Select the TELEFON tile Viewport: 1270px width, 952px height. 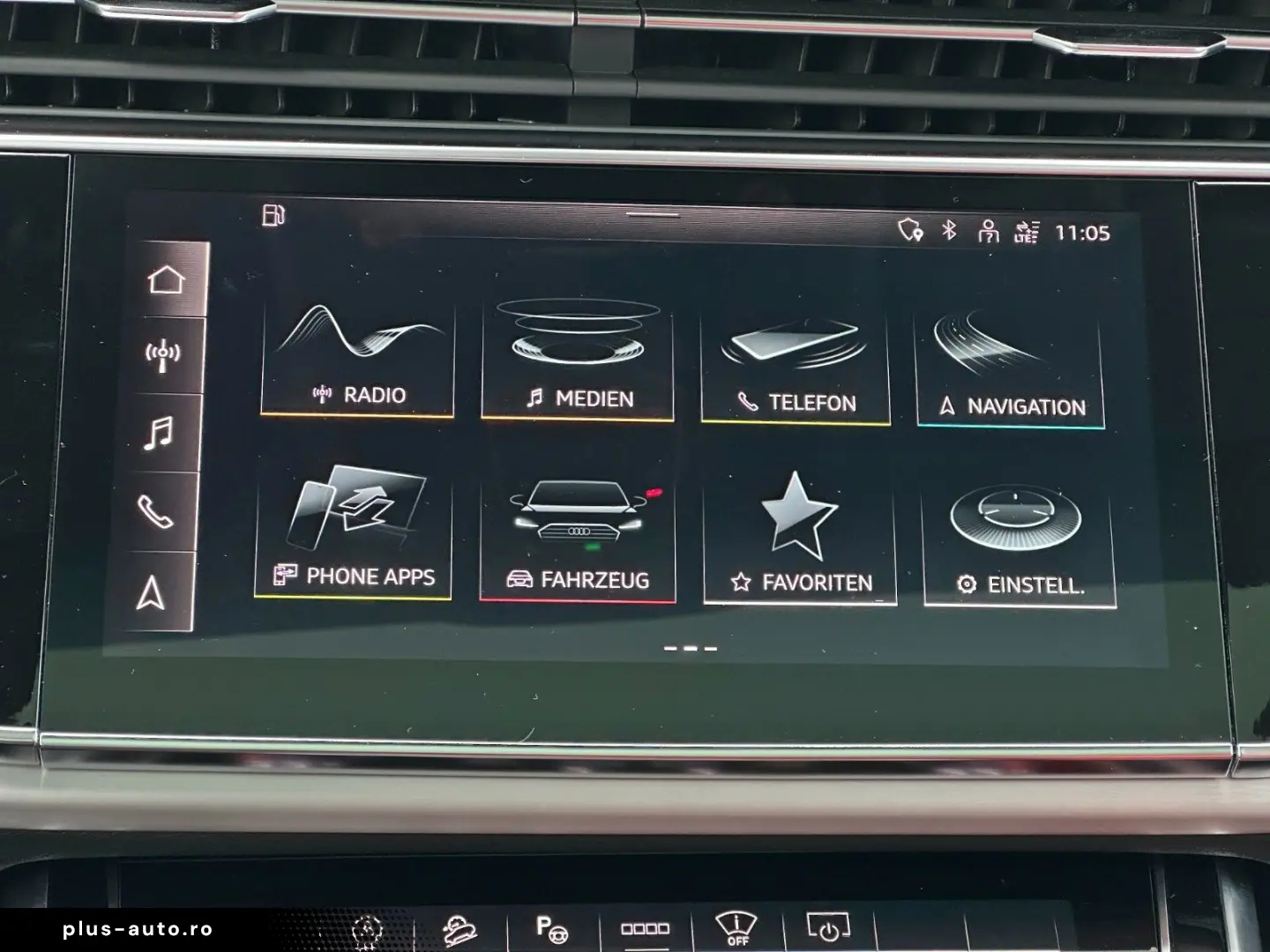pos(796,365)
